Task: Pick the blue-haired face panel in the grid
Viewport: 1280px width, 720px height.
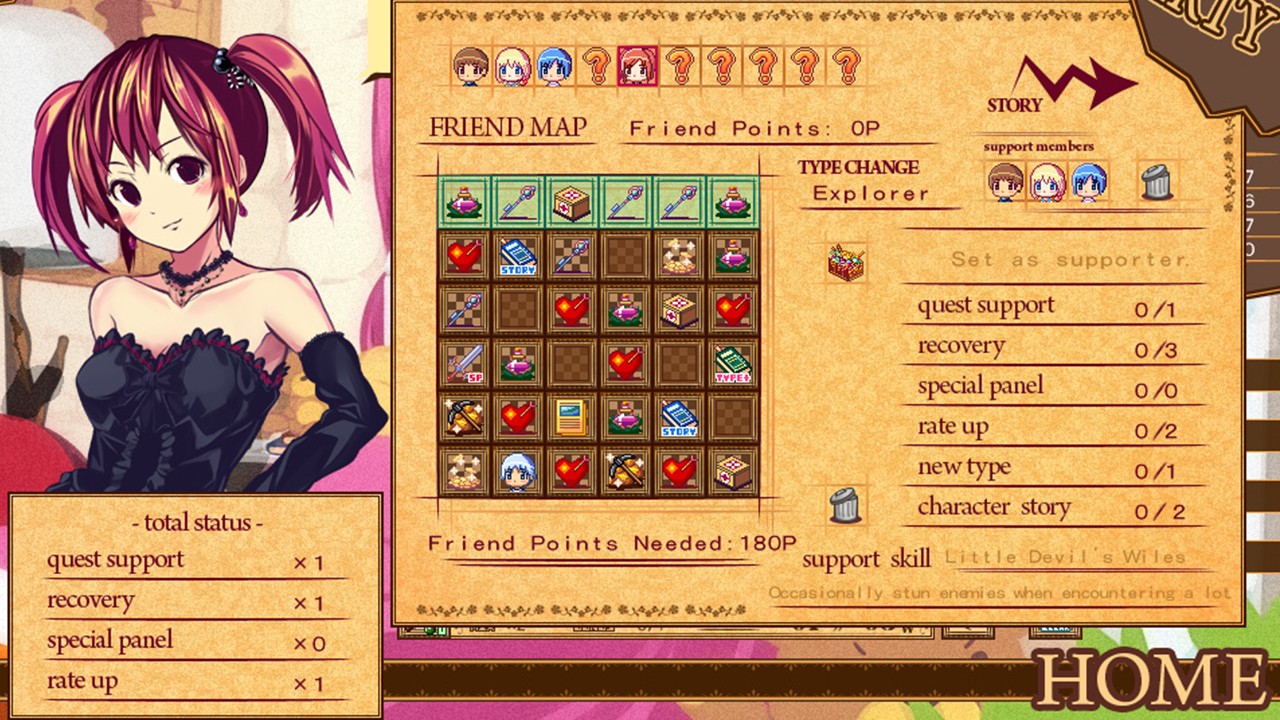Action: point(517,470)
